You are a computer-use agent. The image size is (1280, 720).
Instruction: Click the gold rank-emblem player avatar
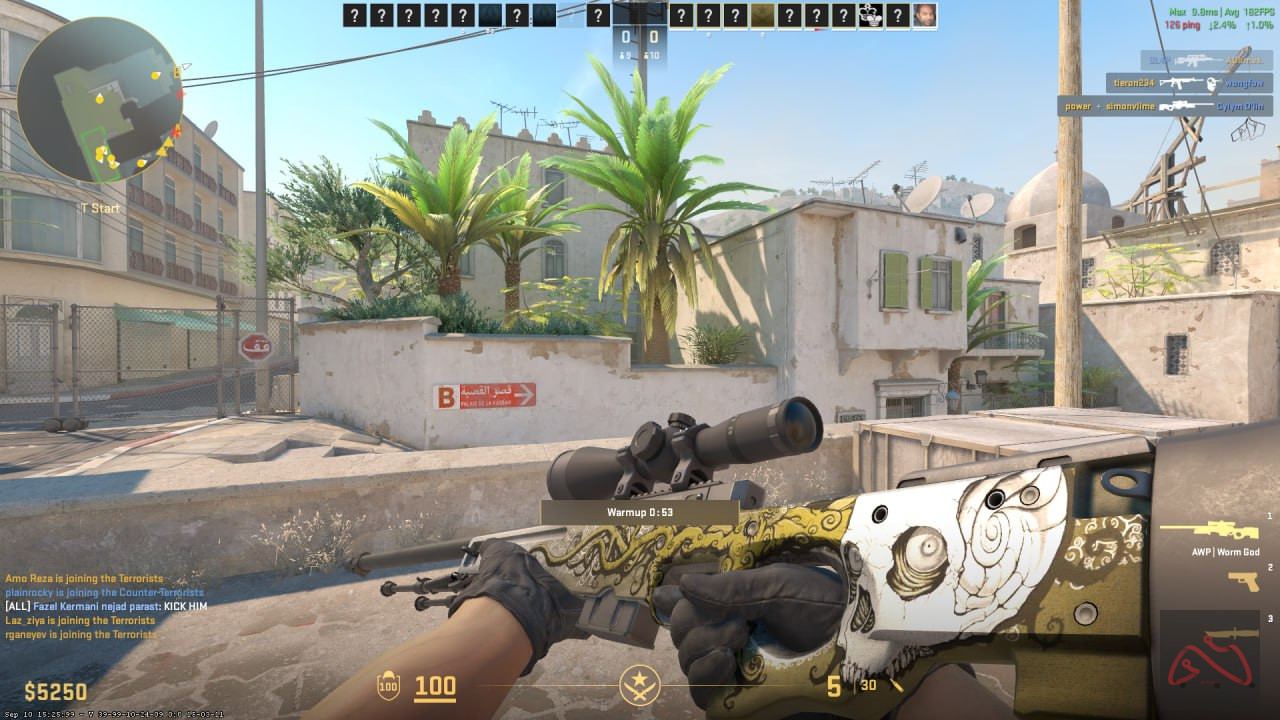[x=762, y=15]
